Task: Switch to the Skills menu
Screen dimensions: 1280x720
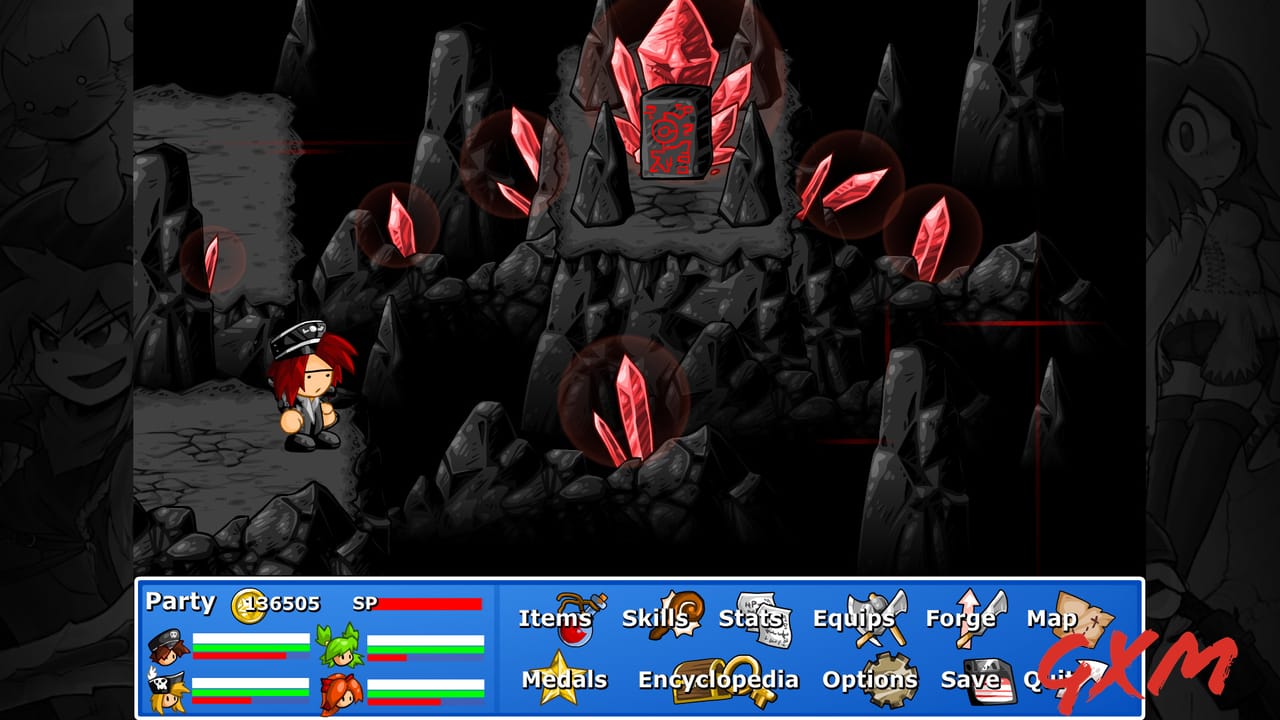Action: pos(658,619)
